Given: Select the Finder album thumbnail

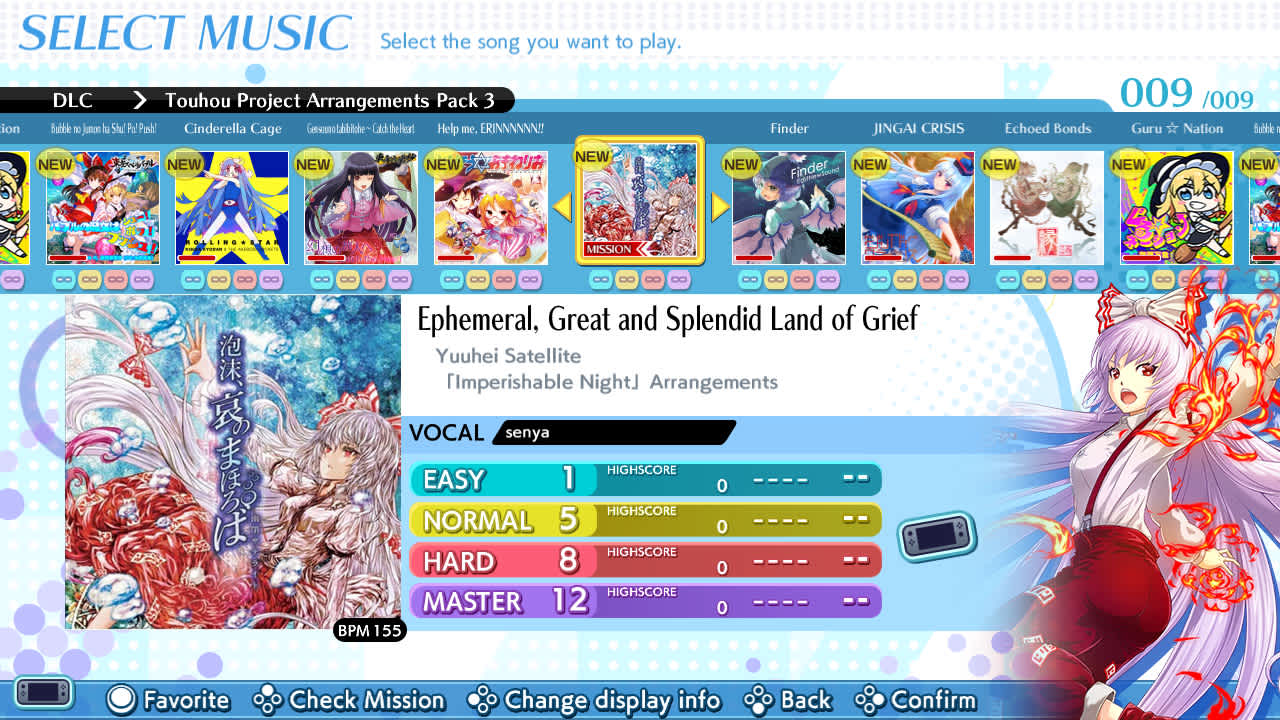Looking at the screenshot, I should 788,207.
